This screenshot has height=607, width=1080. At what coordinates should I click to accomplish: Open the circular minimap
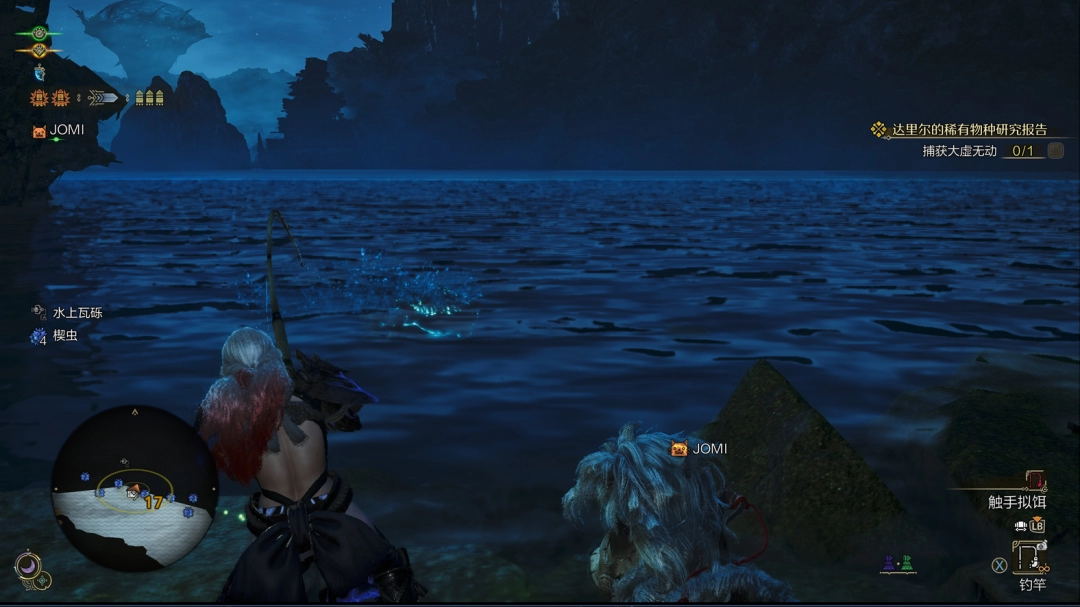pyautogui.click(x=134, y=488)
